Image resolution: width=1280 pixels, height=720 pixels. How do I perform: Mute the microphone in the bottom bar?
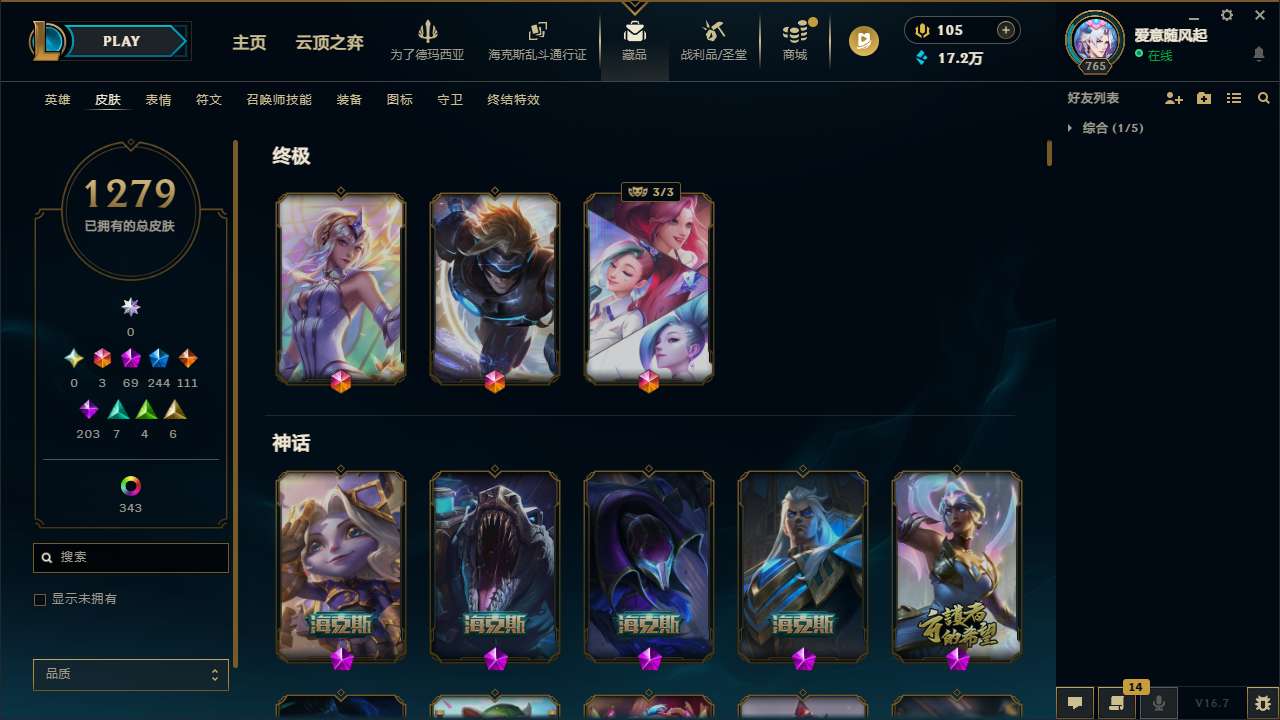coord(1158,701)
